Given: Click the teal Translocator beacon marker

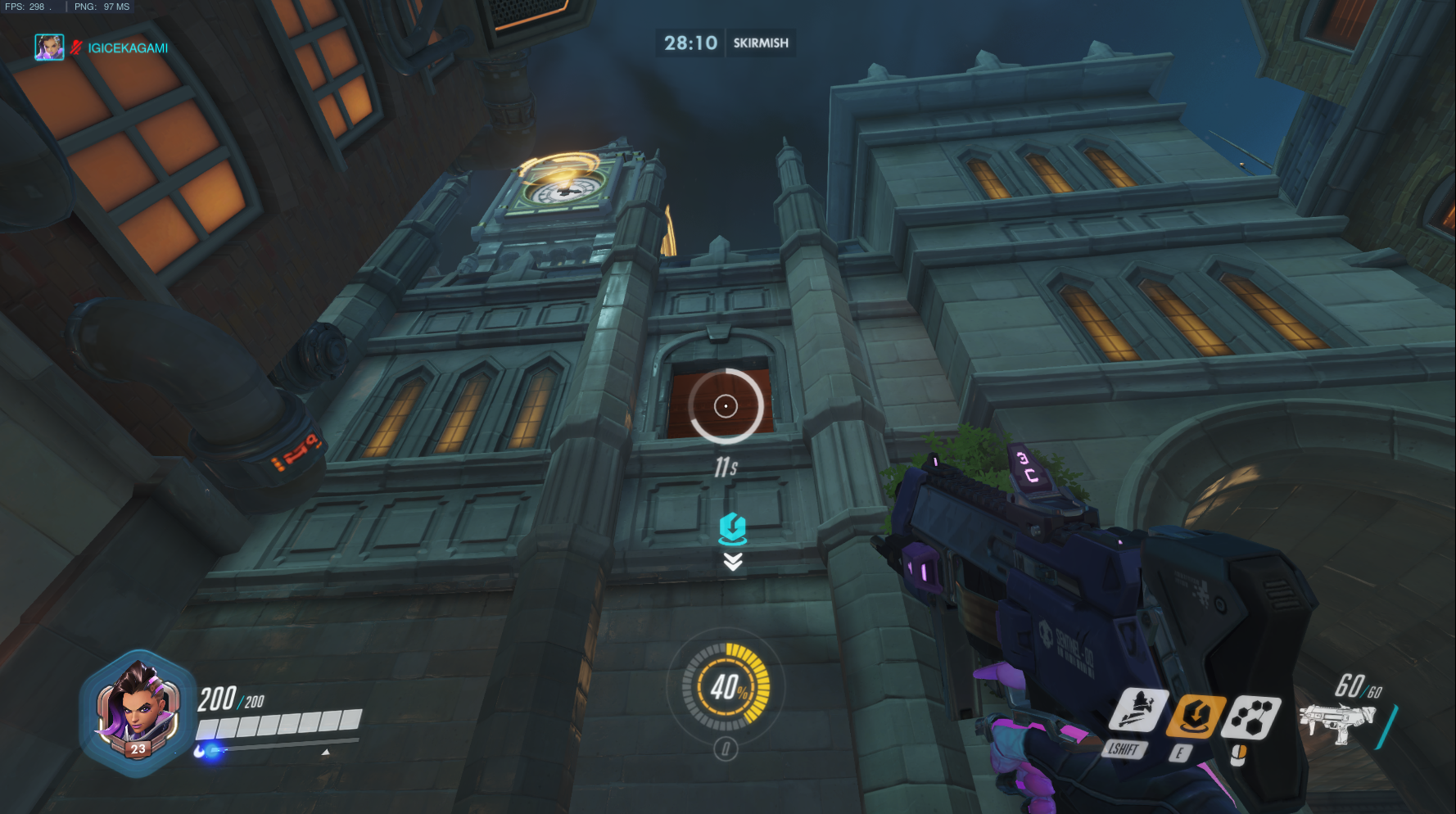Looking at the screenshot, I should [x=732, y=529].
